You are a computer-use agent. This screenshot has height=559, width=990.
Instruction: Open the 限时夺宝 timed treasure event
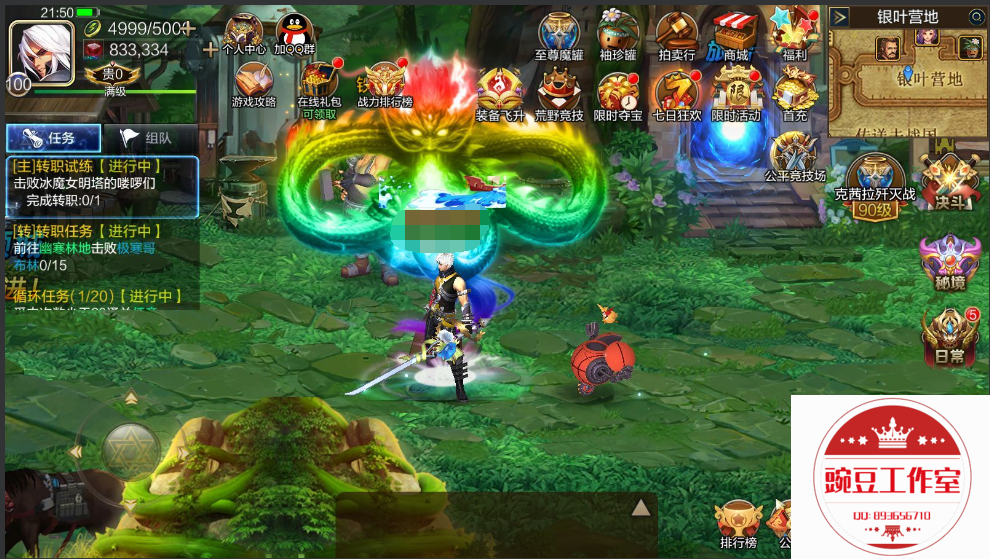point(618,94)
